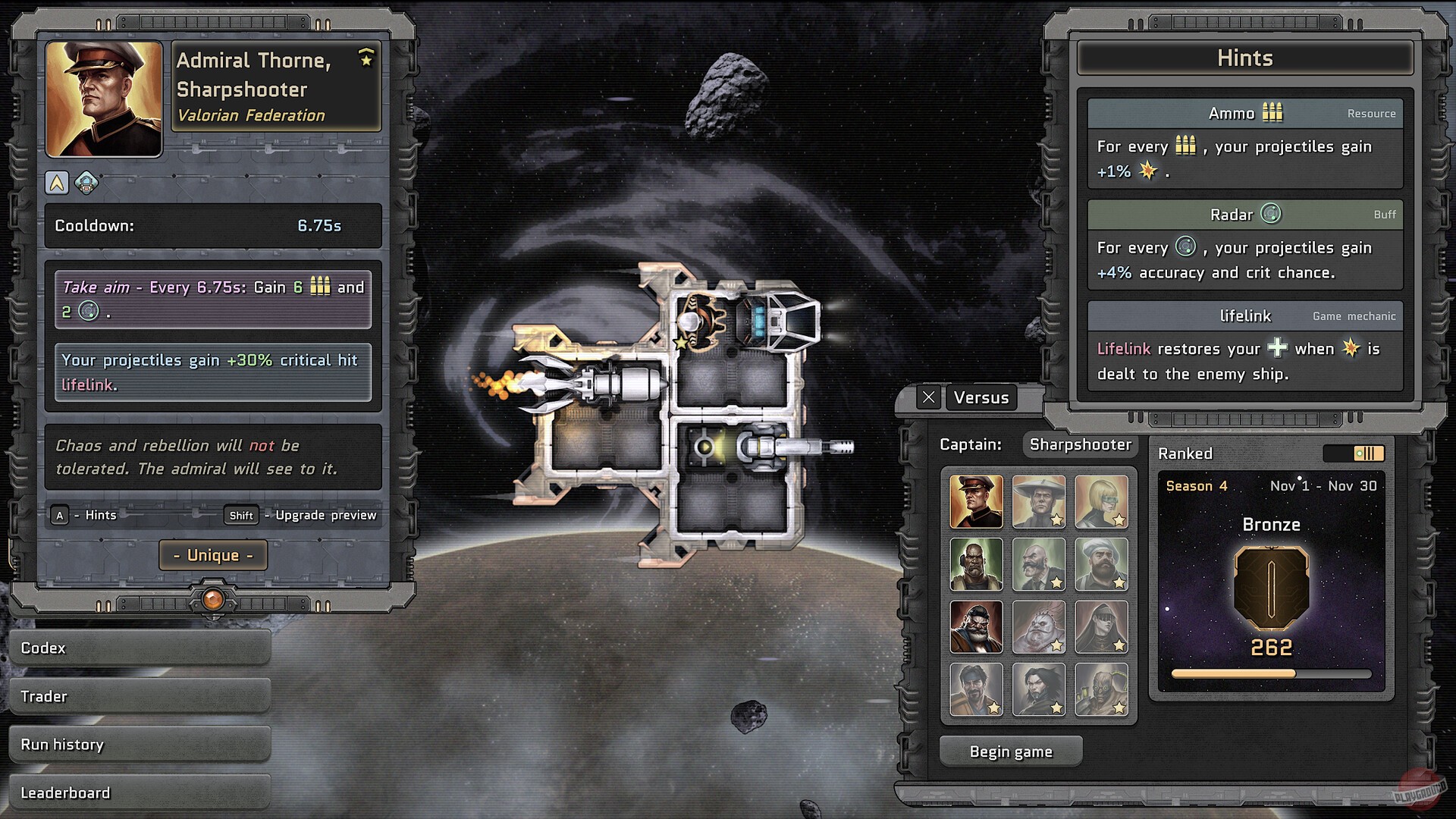Pick the green-eyed cyborg captain

pos(1101,689)
